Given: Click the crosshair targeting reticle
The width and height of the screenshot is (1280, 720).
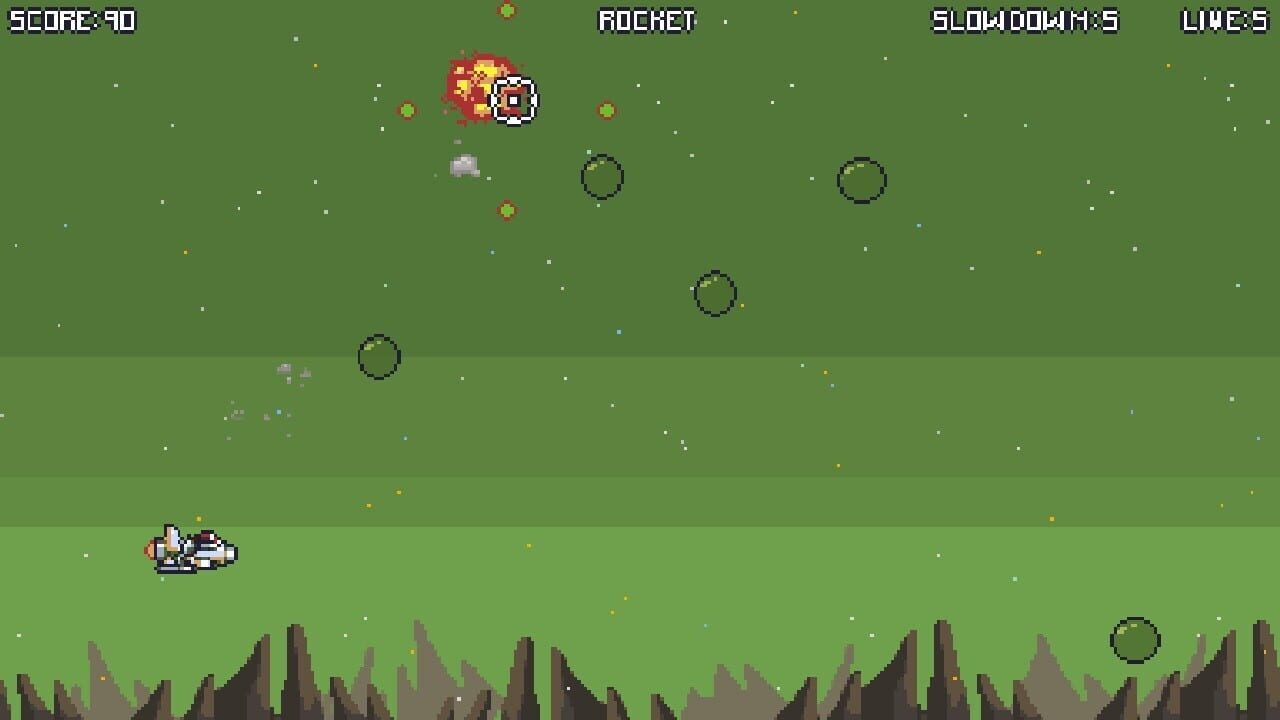Looking at the screenshot, I should tap(514, 99).
